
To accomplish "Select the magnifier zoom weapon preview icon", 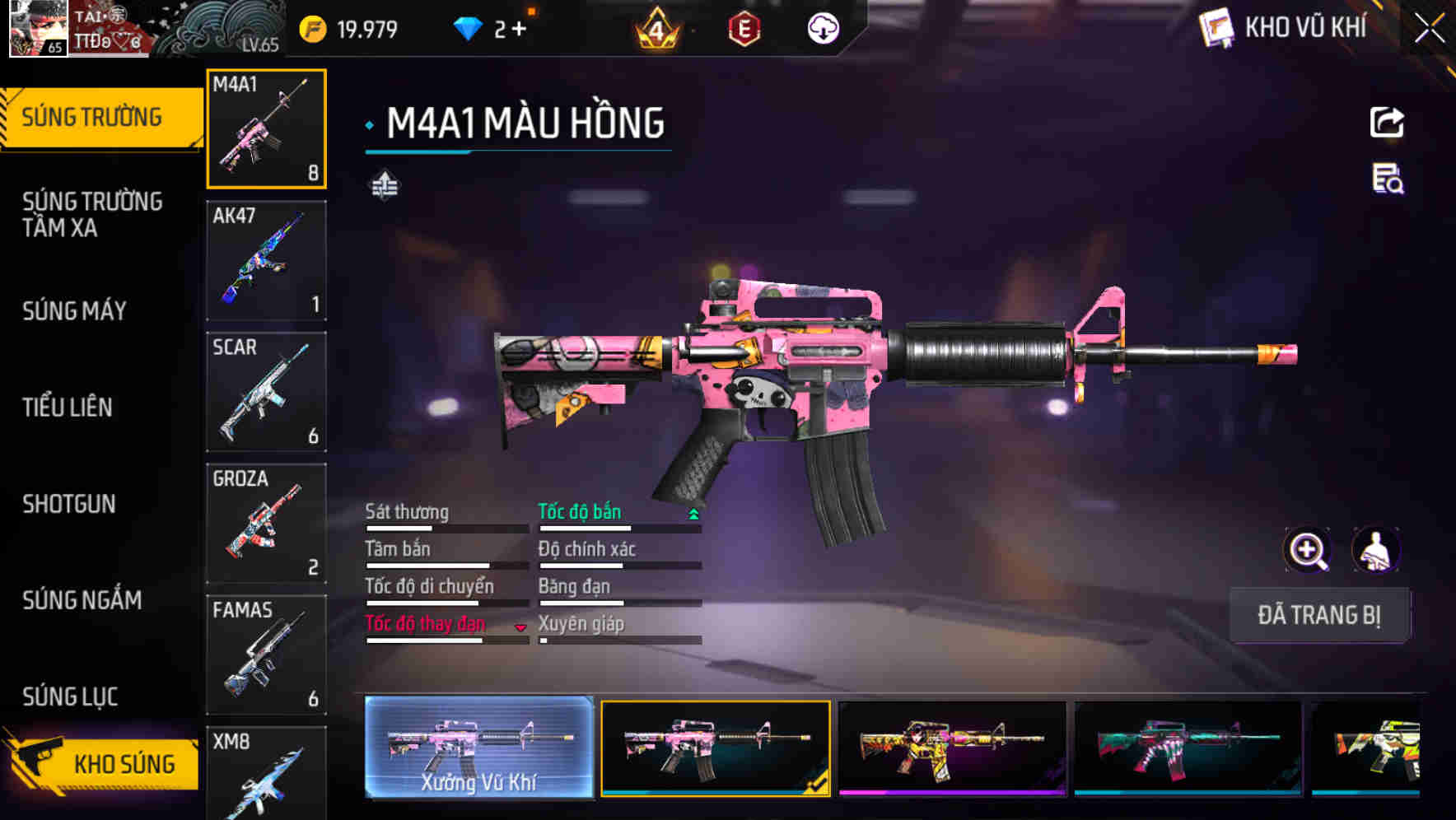I will click(1308, 550).
